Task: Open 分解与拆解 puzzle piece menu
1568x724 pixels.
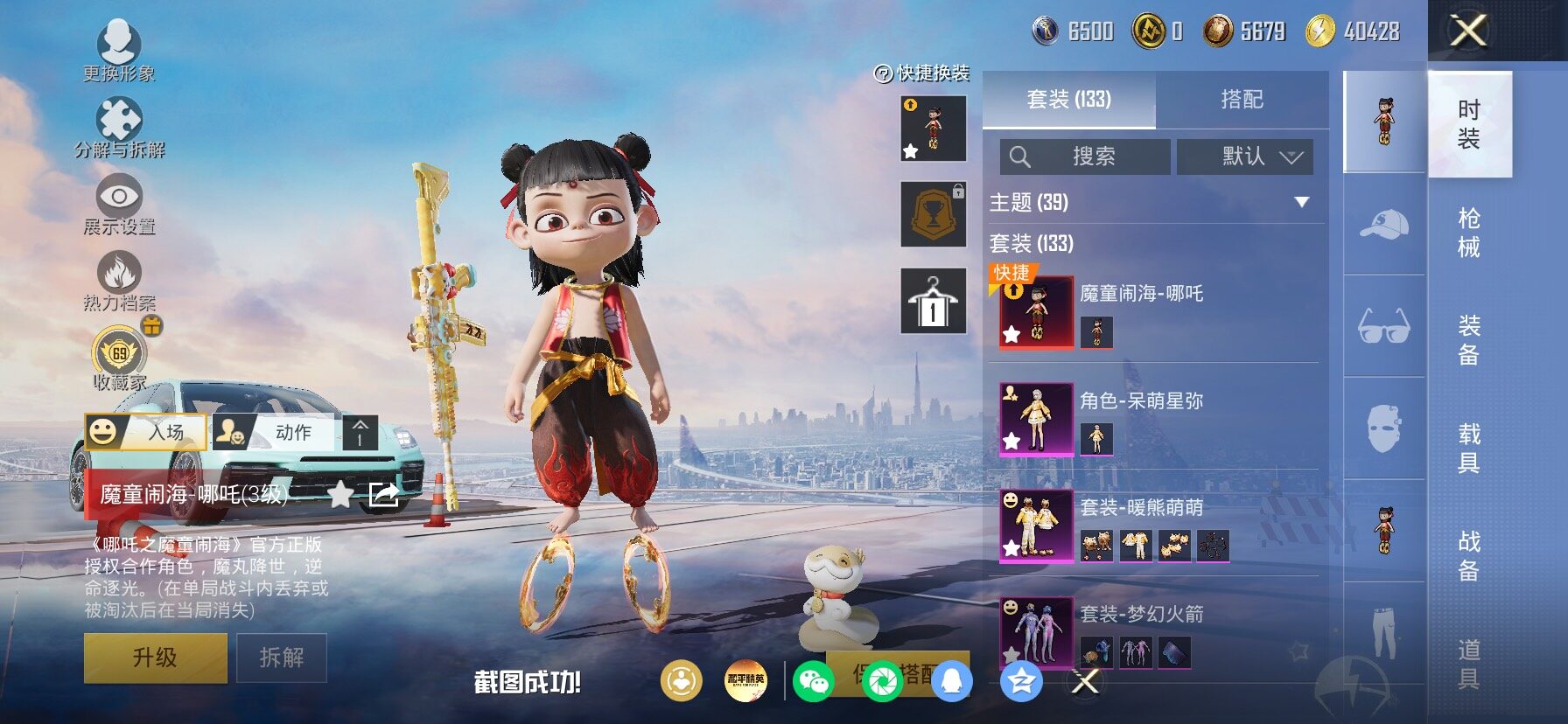Action: click(119, 128)
